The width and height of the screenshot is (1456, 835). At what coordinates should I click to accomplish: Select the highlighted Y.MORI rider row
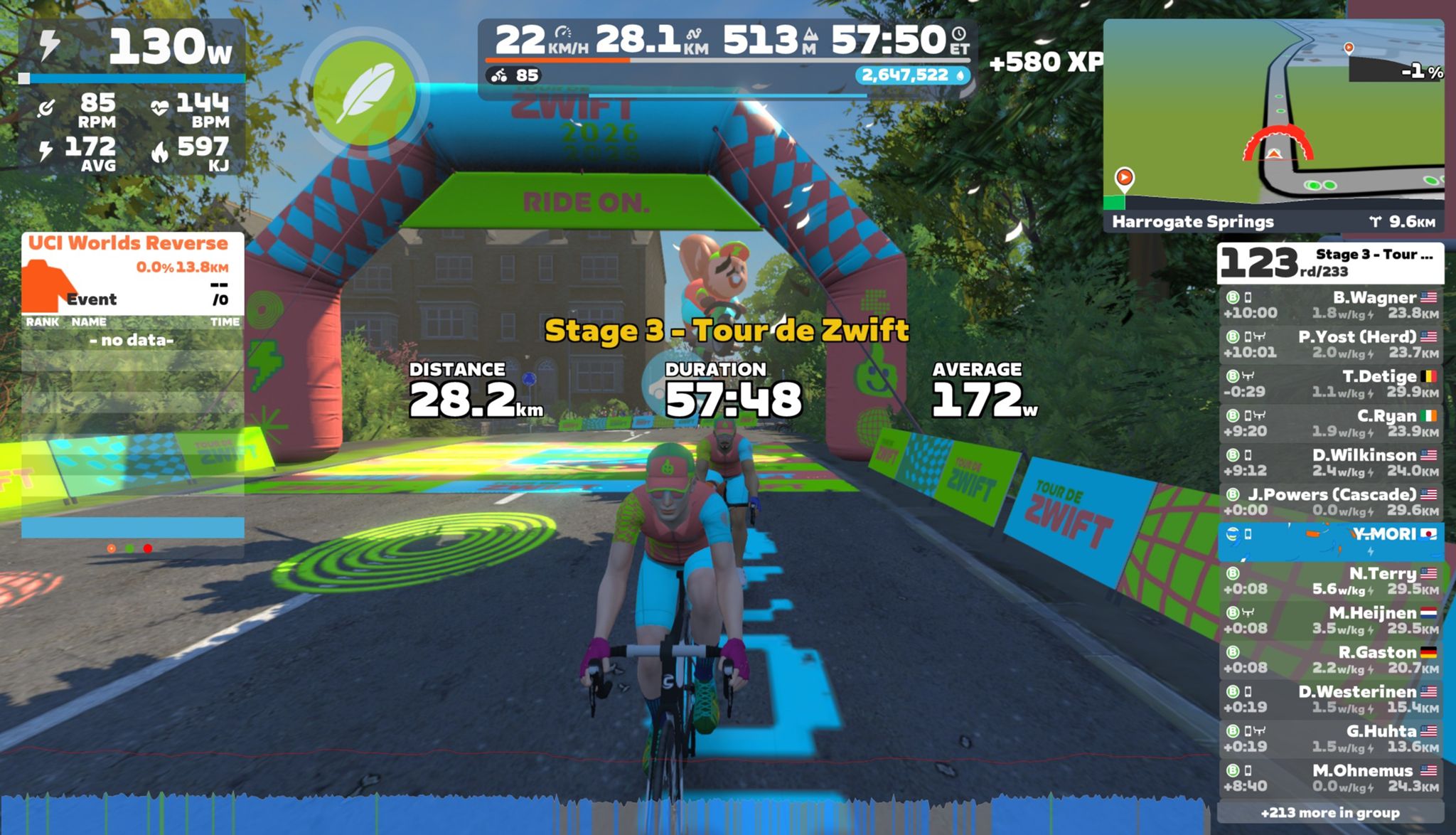(x=1330, y=541)
